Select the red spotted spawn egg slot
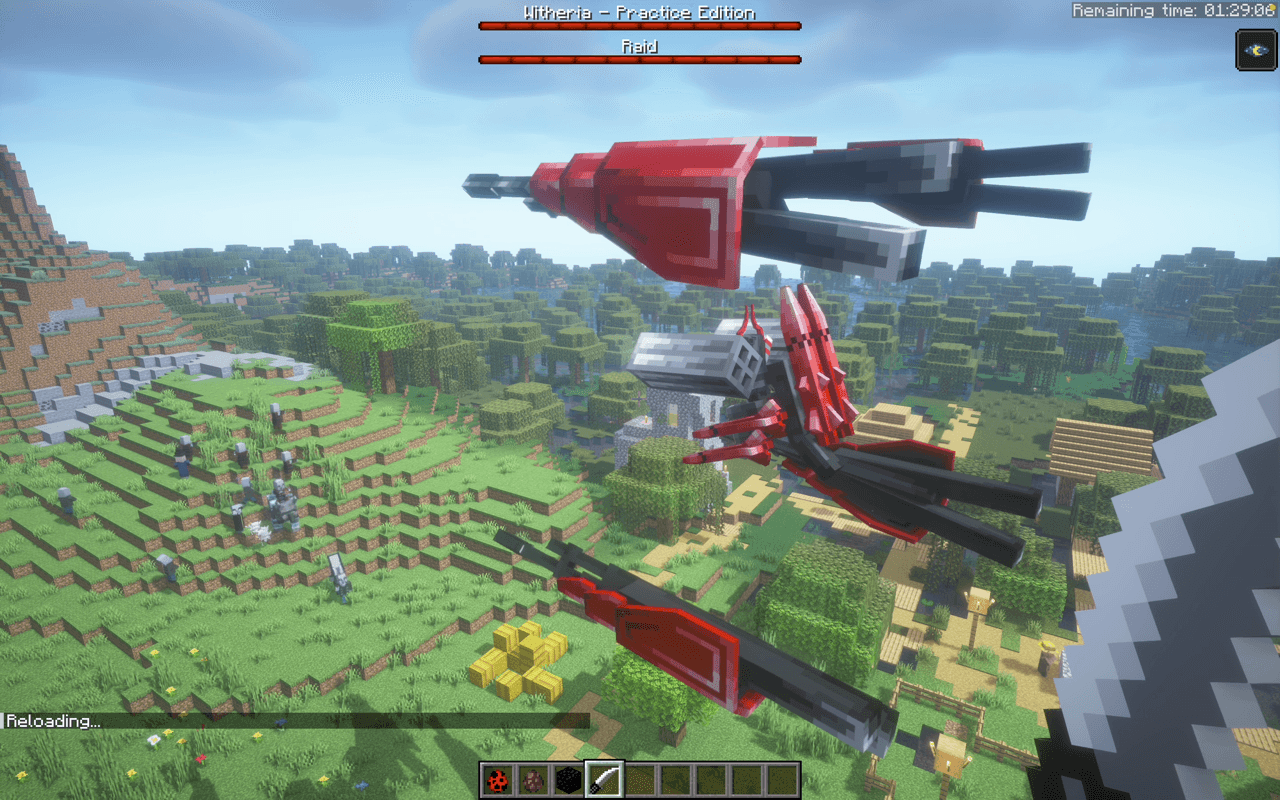The width and height of the screenshot is (1280, 800). point(497,780)
